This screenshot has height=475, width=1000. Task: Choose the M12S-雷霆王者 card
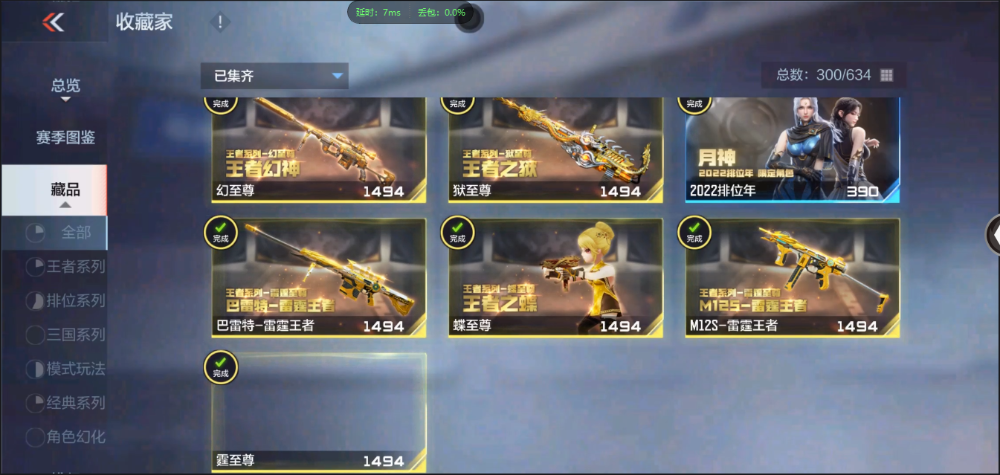click(792, 277)
